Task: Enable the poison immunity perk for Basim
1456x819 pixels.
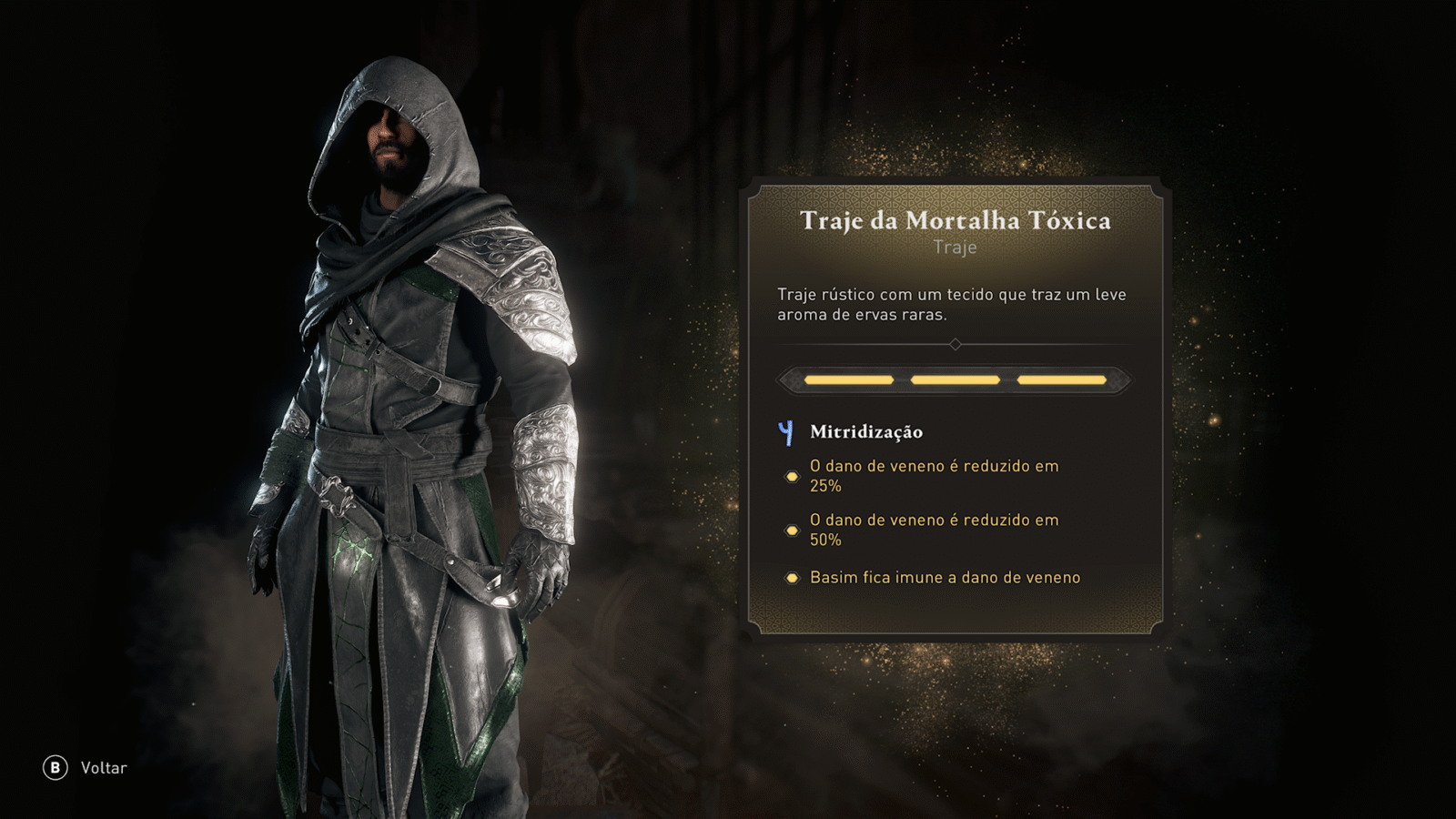Action: 944,577
